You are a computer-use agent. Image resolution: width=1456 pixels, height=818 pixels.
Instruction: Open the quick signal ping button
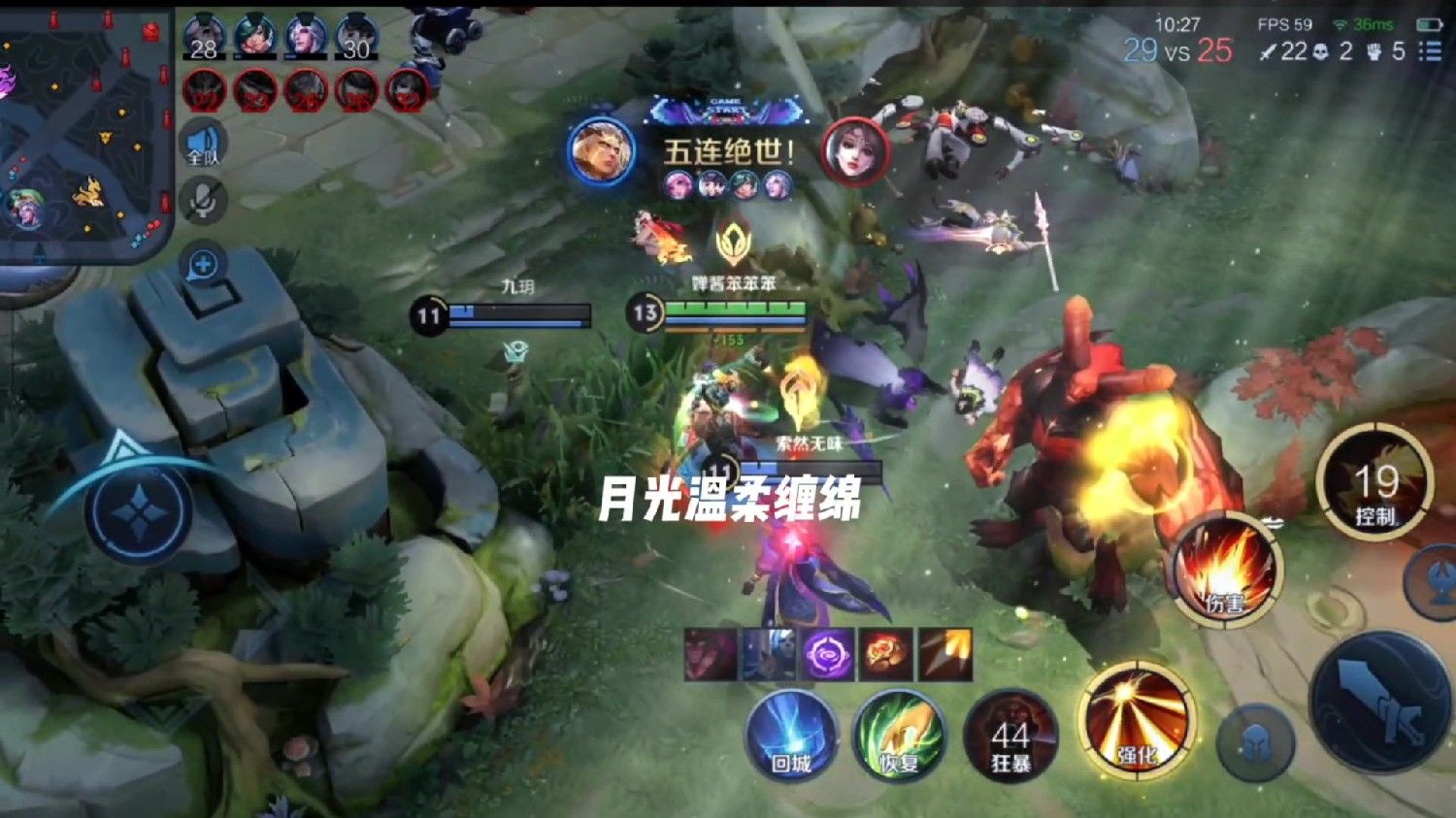coord(203,265)
